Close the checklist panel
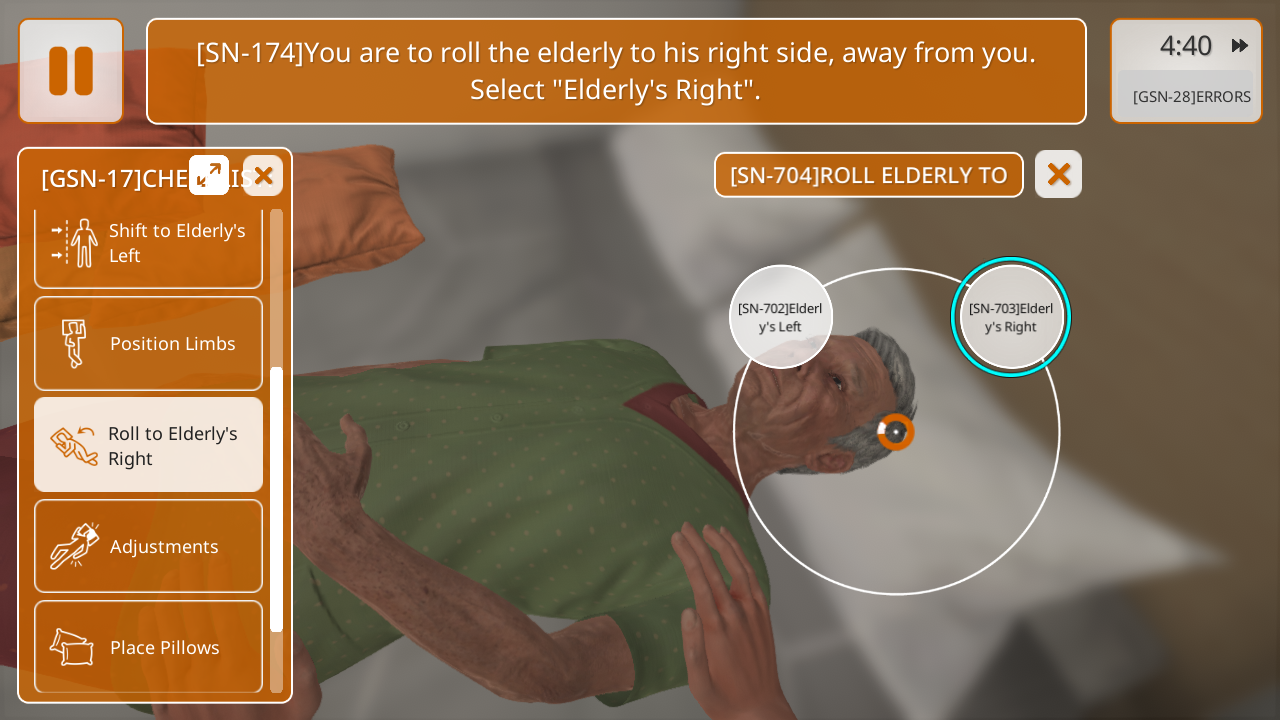 point(263,176)
